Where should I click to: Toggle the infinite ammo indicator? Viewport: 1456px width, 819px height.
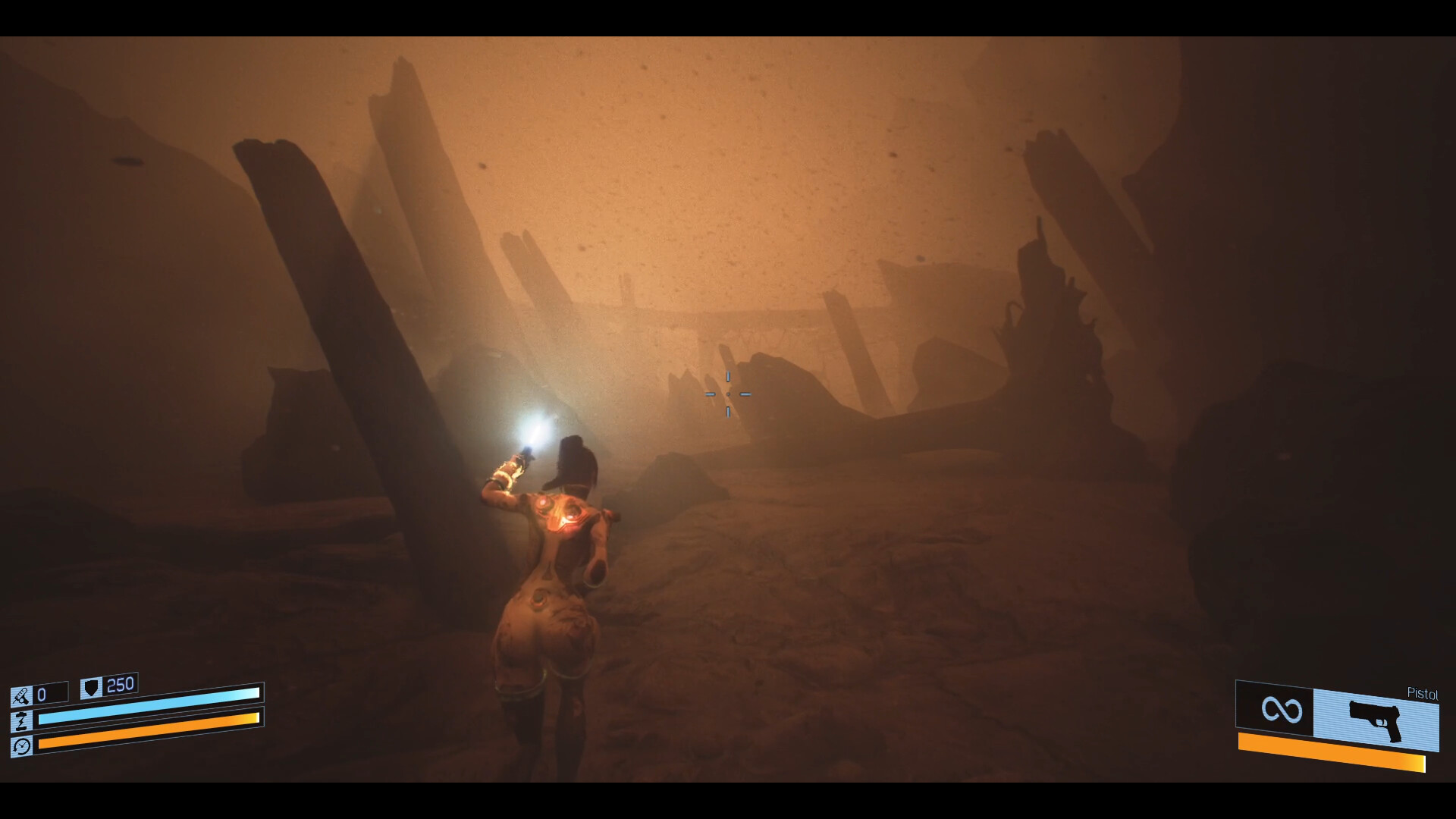1282,711
